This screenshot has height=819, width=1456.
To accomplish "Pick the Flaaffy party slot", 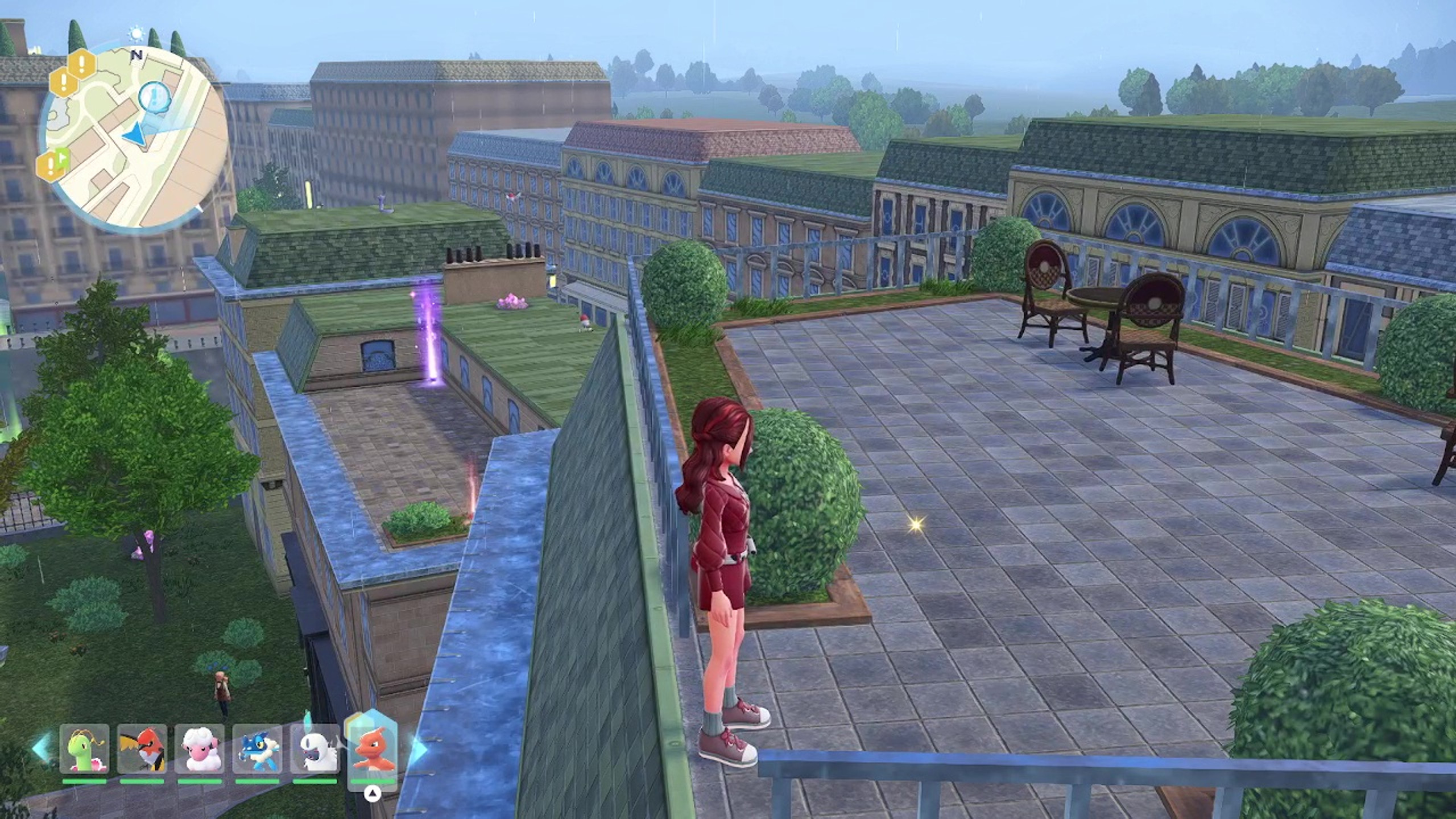I will (x=200, y=749).
